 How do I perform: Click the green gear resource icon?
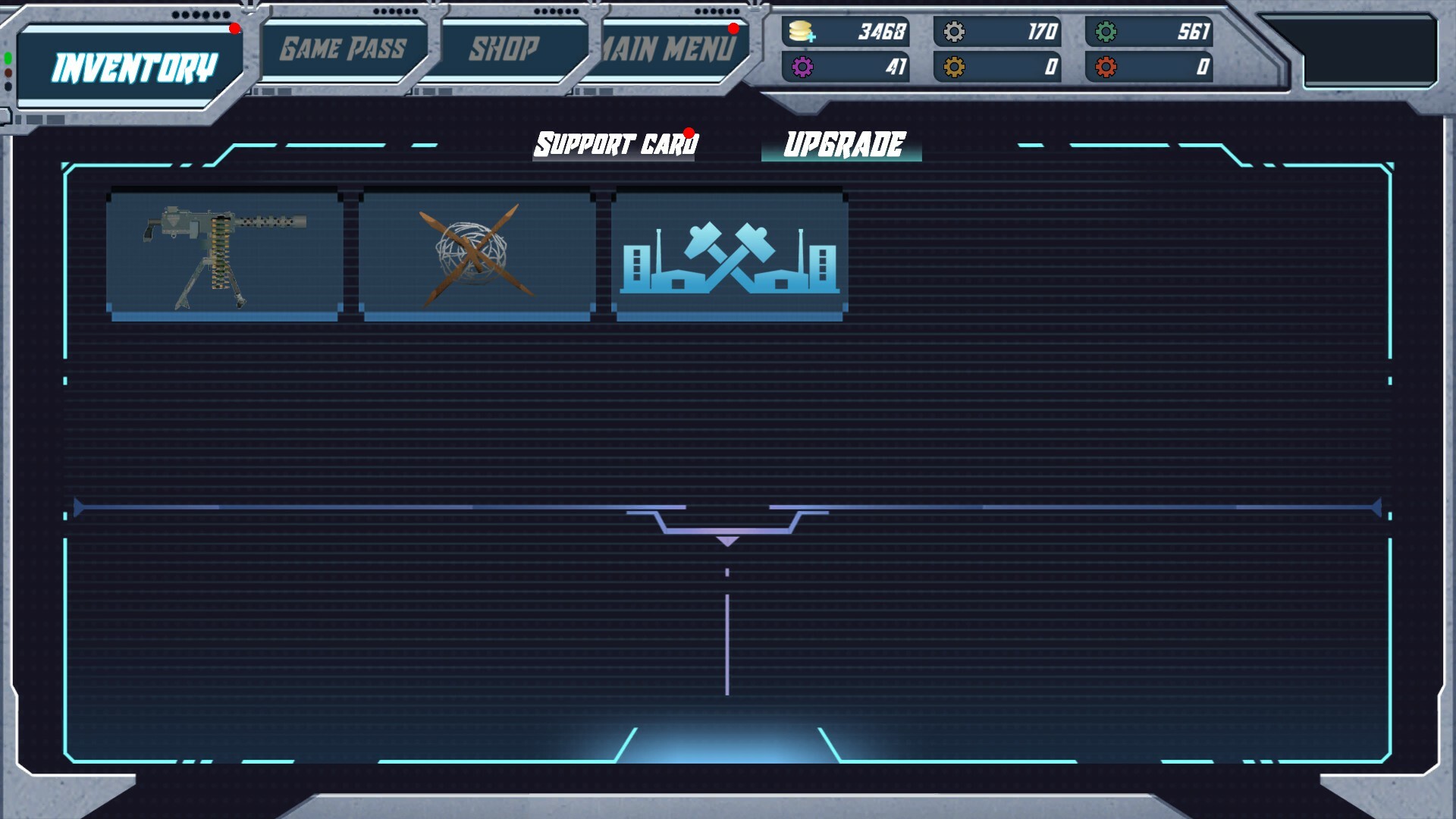(x=1106, y=32)
